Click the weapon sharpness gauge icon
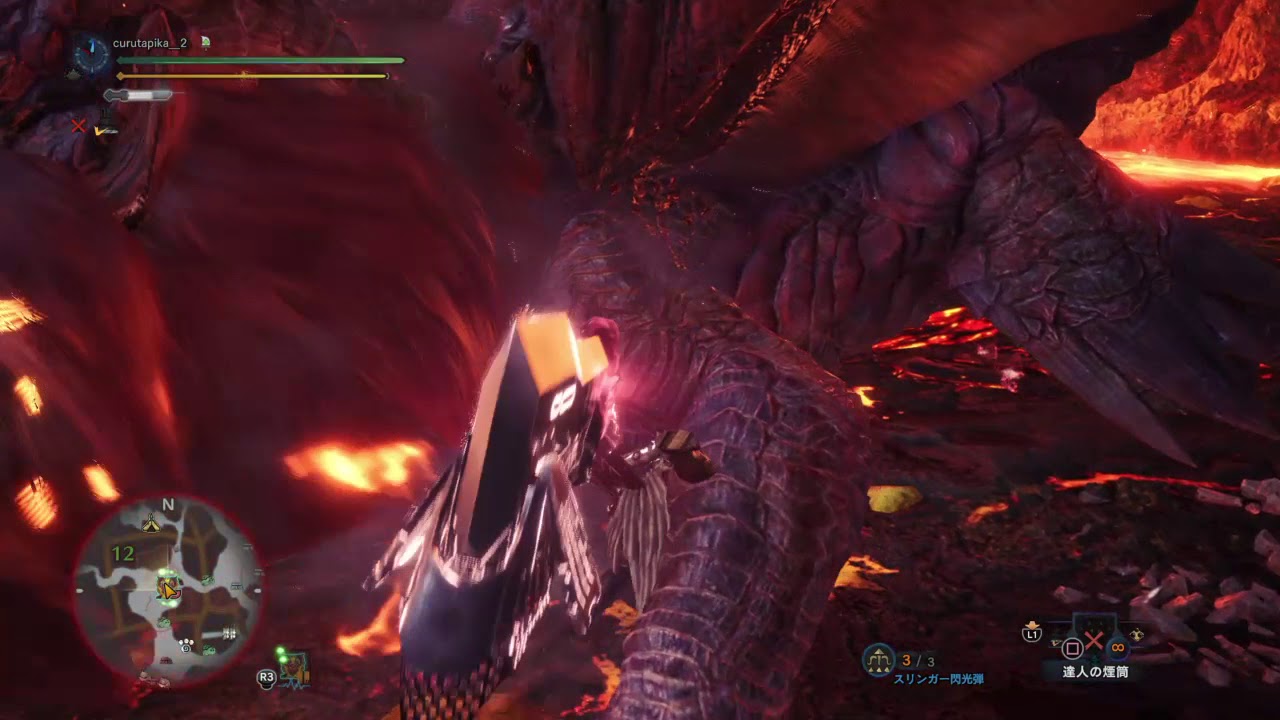This screenshot has height=720, width=1280. pos(139,94)
